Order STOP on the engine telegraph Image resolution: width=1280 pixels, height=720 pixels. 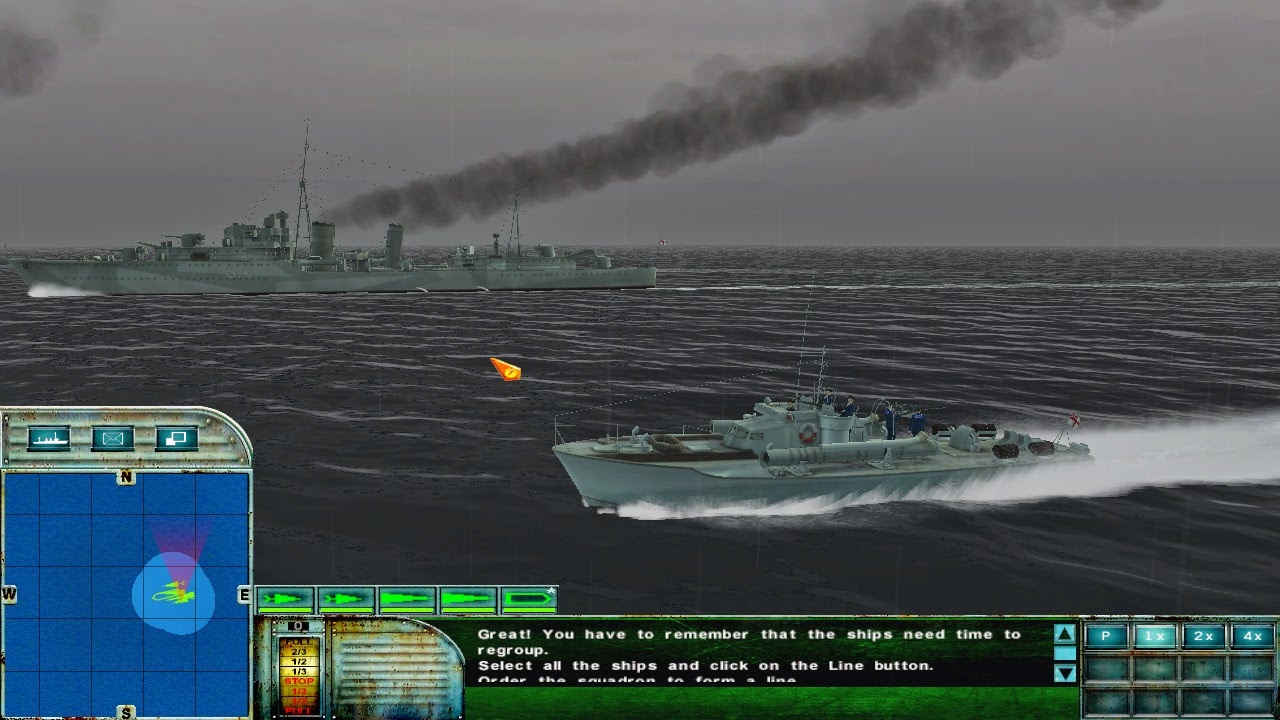coord(297,681)
